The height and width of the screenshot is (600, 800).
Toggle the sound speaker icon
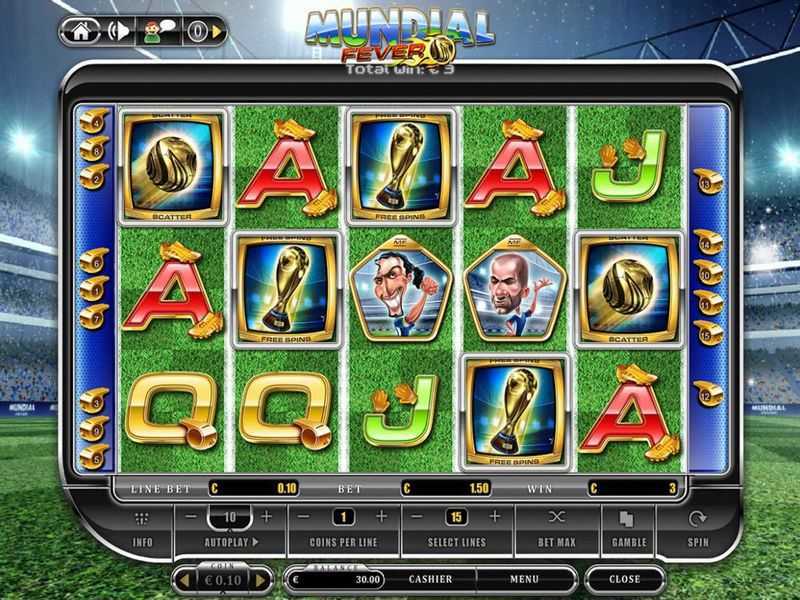click(x=119, y=31)
